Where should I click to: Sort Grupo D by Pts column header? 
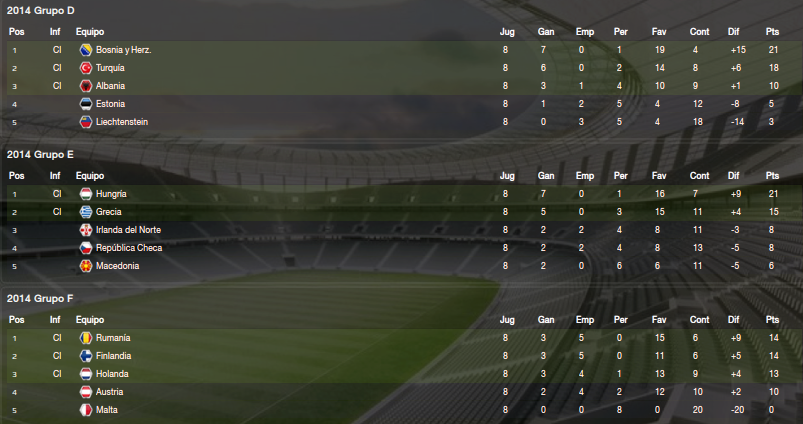(773, 32)
